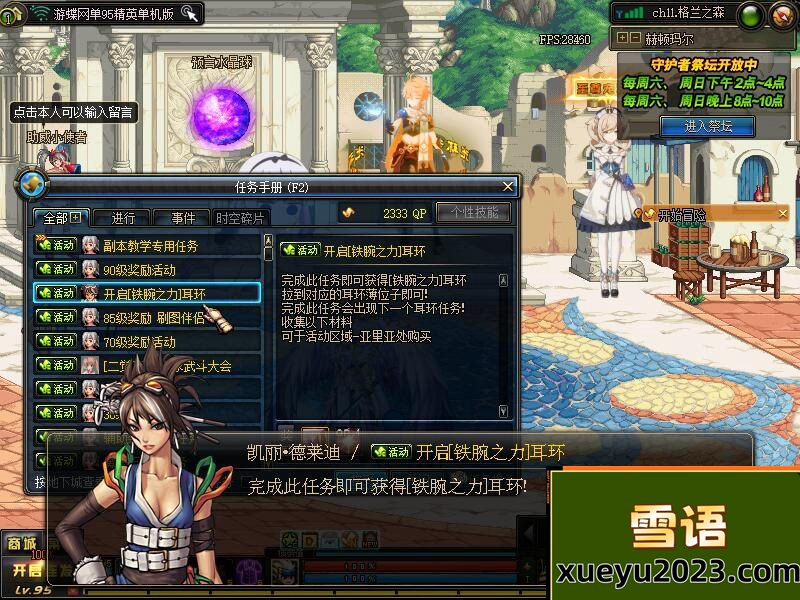Collapse the minimap with the minus button

tap(634, 38)
